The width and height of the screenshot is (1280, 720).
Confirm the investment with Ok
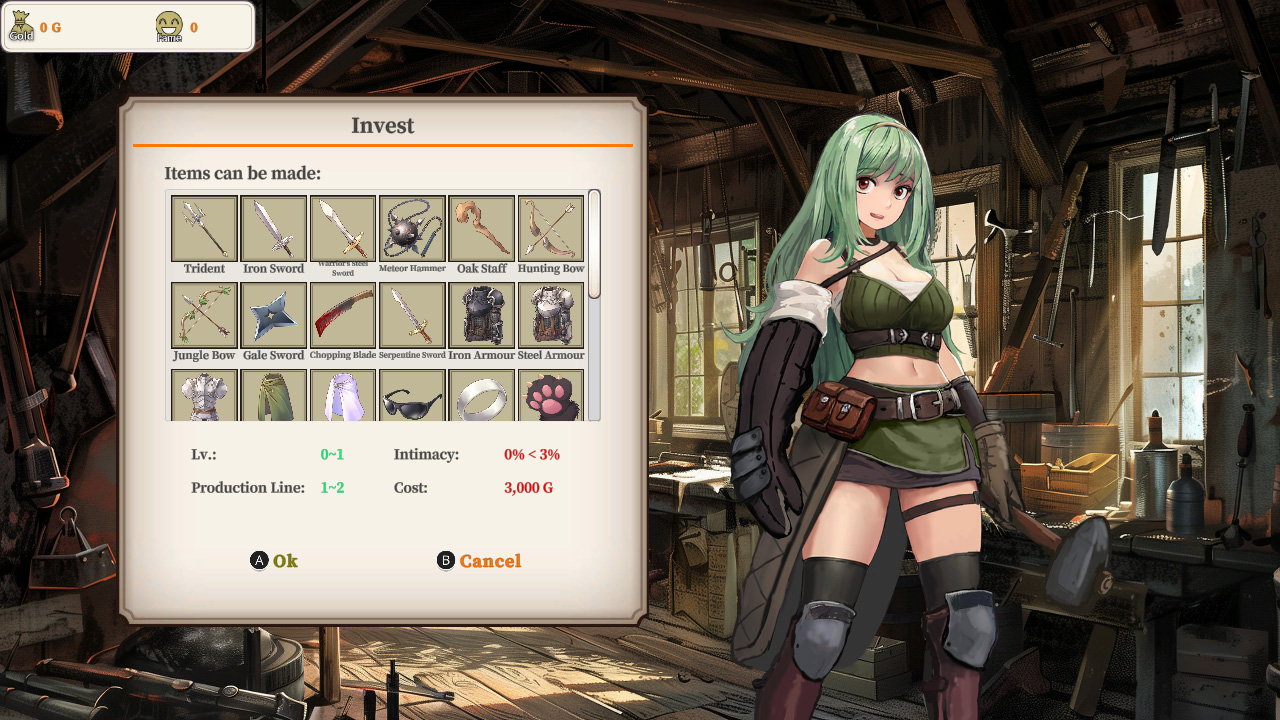click(x=274, y=561)
